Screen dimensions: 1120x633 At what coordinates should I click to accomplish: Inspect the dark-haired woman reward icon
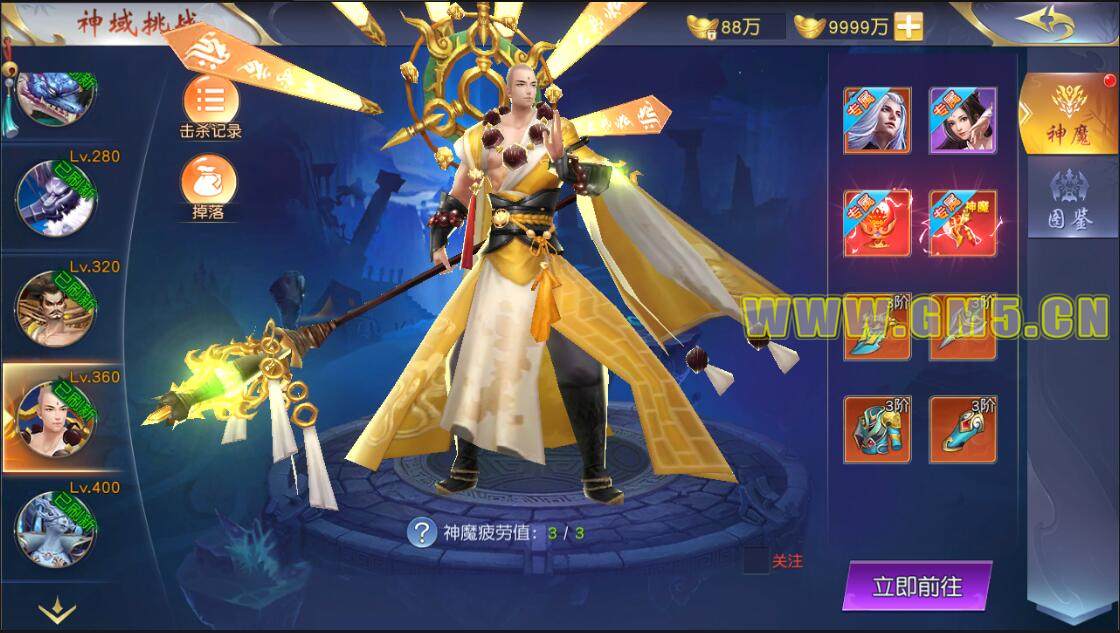962,120
